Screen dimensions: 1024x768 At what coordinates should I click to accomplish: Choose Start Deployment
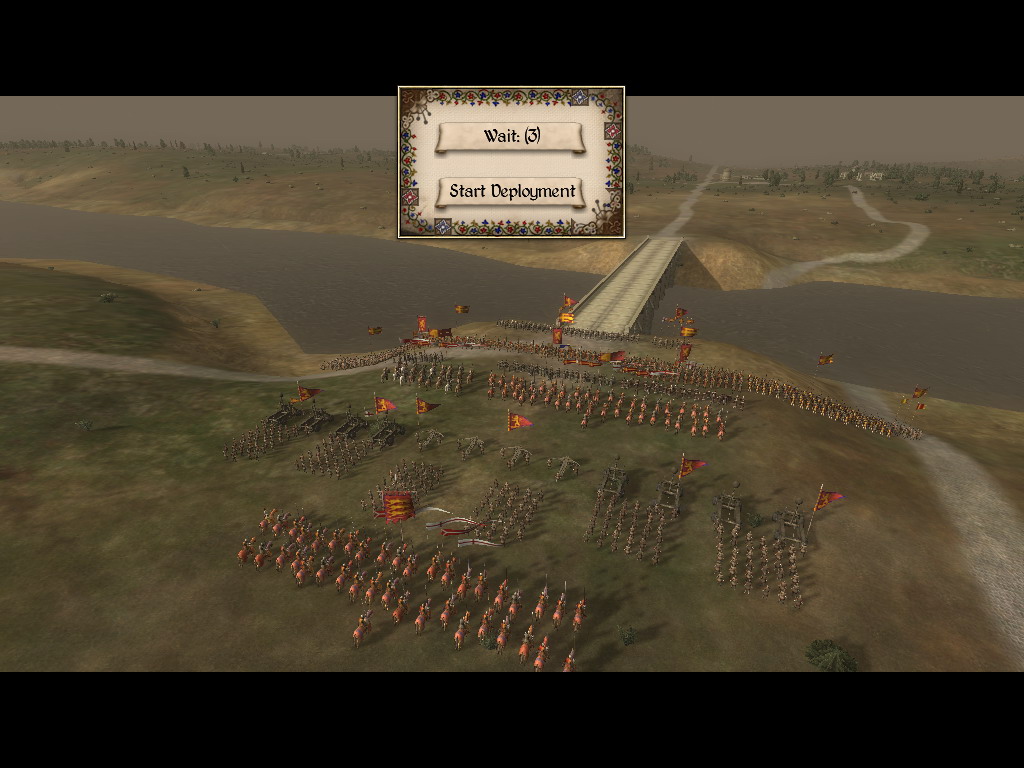(511, 192)
